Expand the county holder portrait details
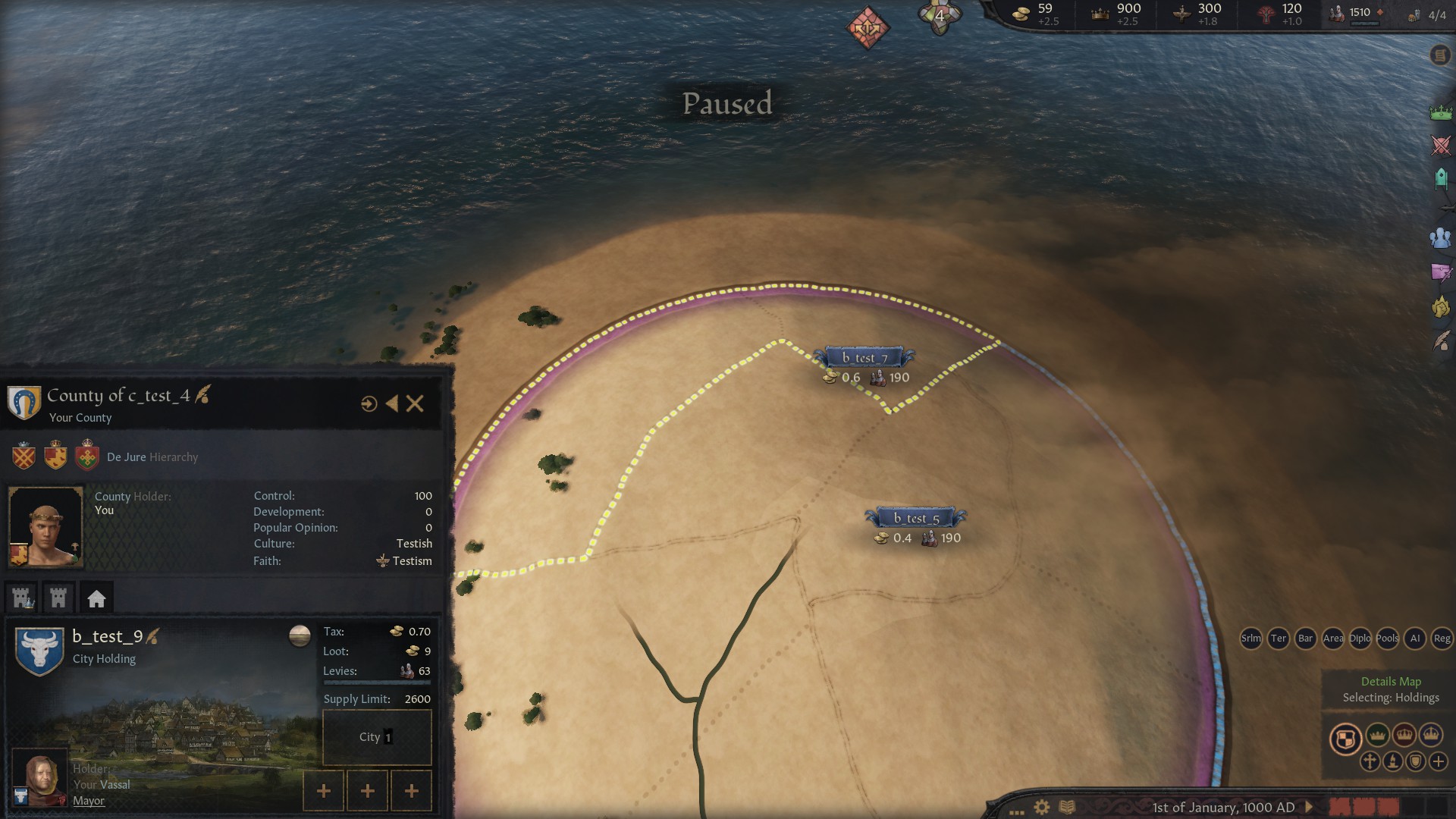Image resolution: width=1456 pixels, height=819 pixels. click(46, 526)
